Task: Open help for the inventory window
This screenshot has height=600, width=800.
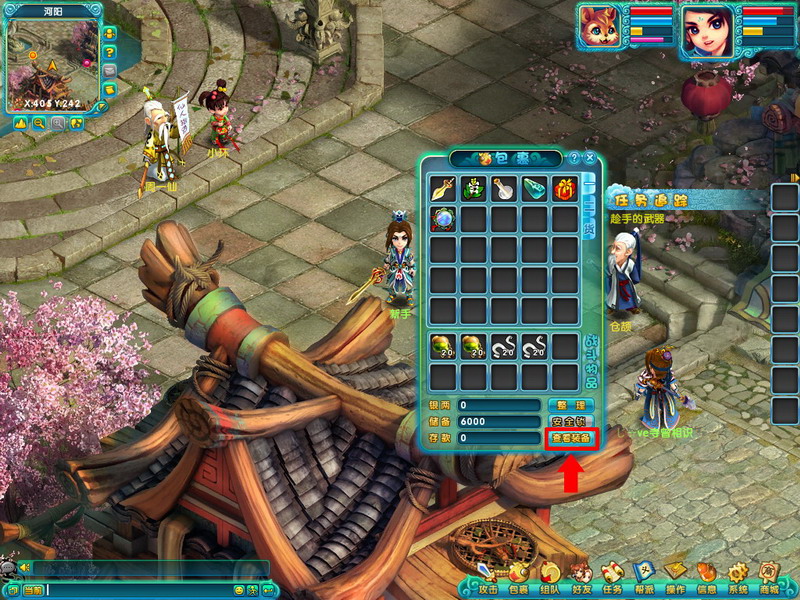Action: [574, 158]
